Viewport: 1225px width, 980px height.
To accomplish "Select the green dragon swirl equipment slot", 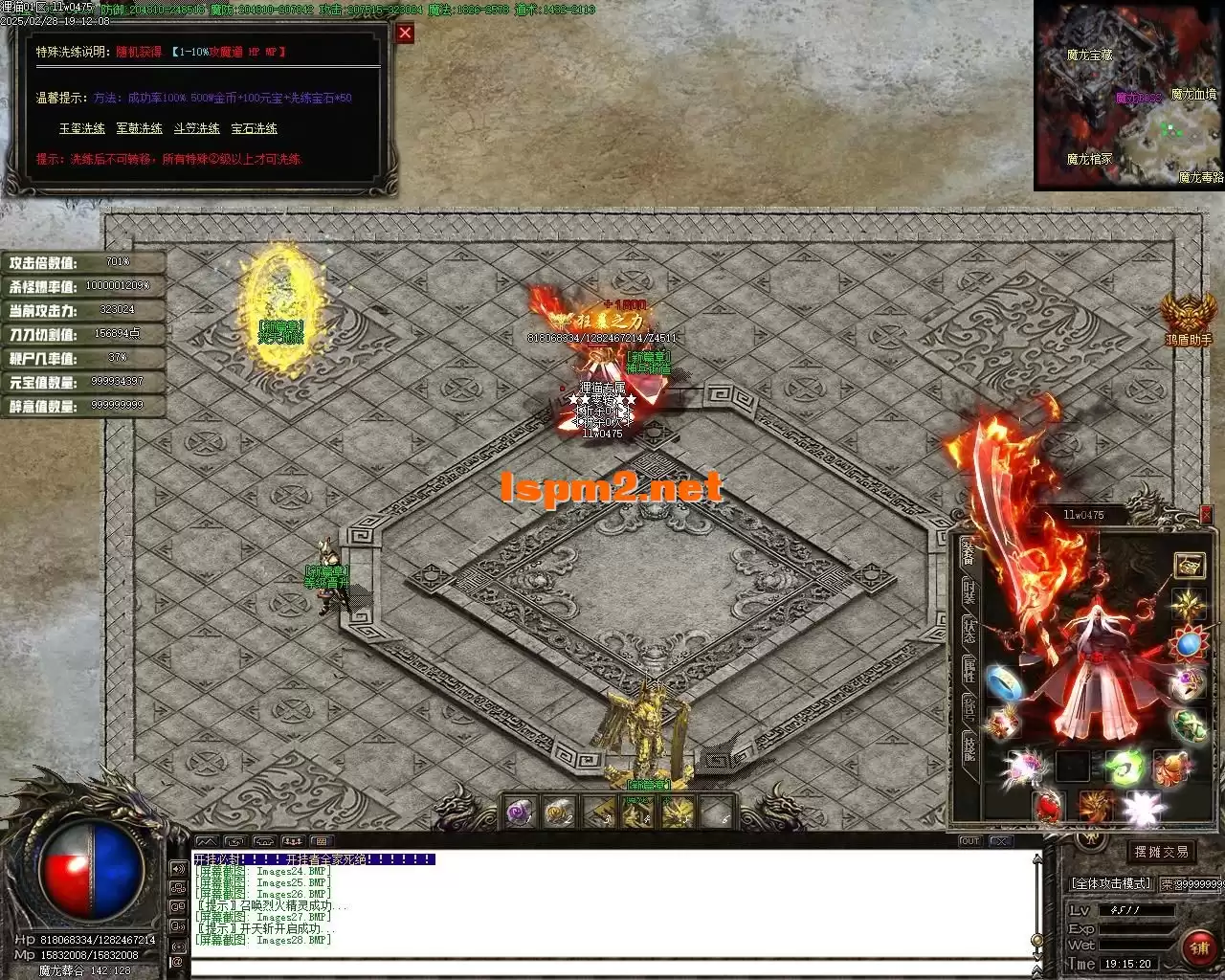I will click(x=1124, y=767).
